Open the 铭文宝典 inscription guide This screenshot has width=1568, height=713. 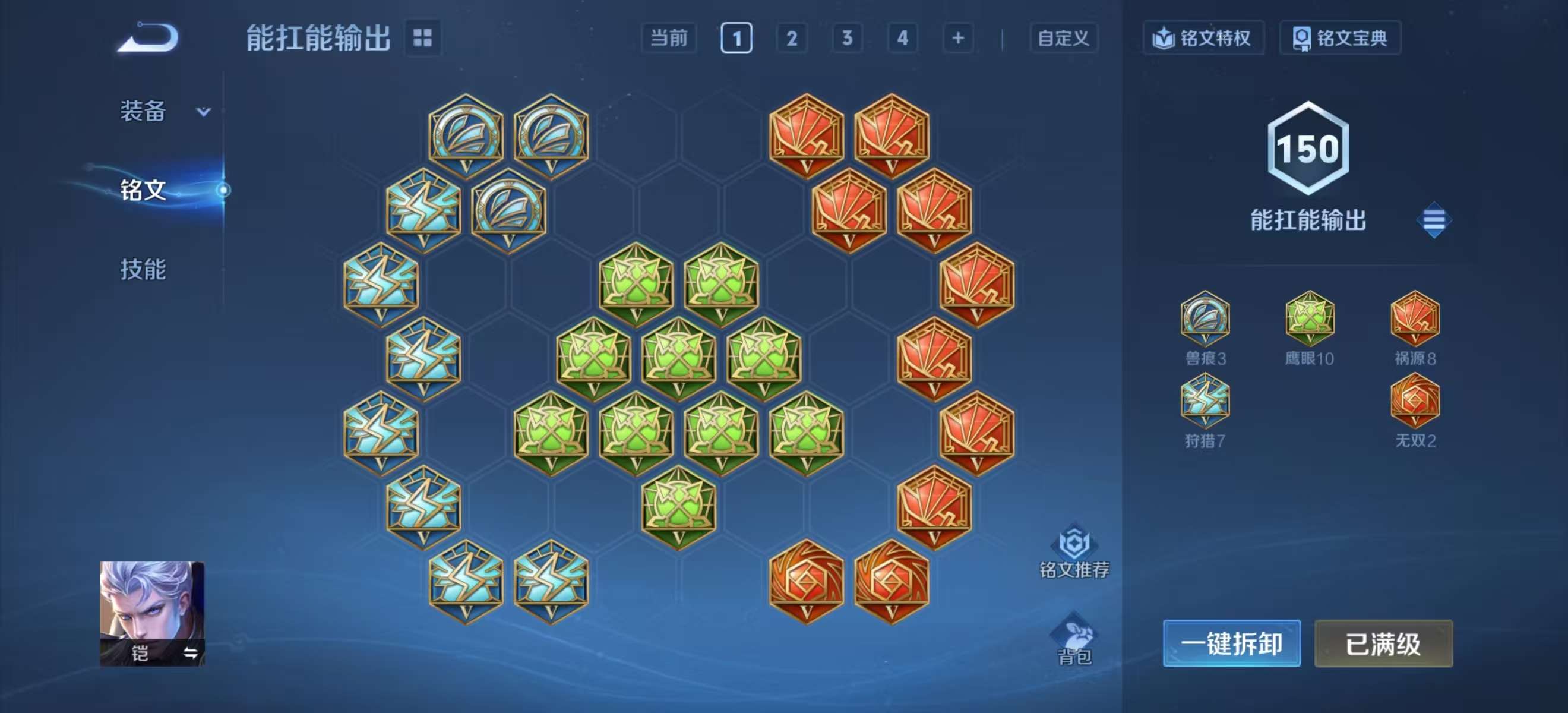(x=1340, y=39)
